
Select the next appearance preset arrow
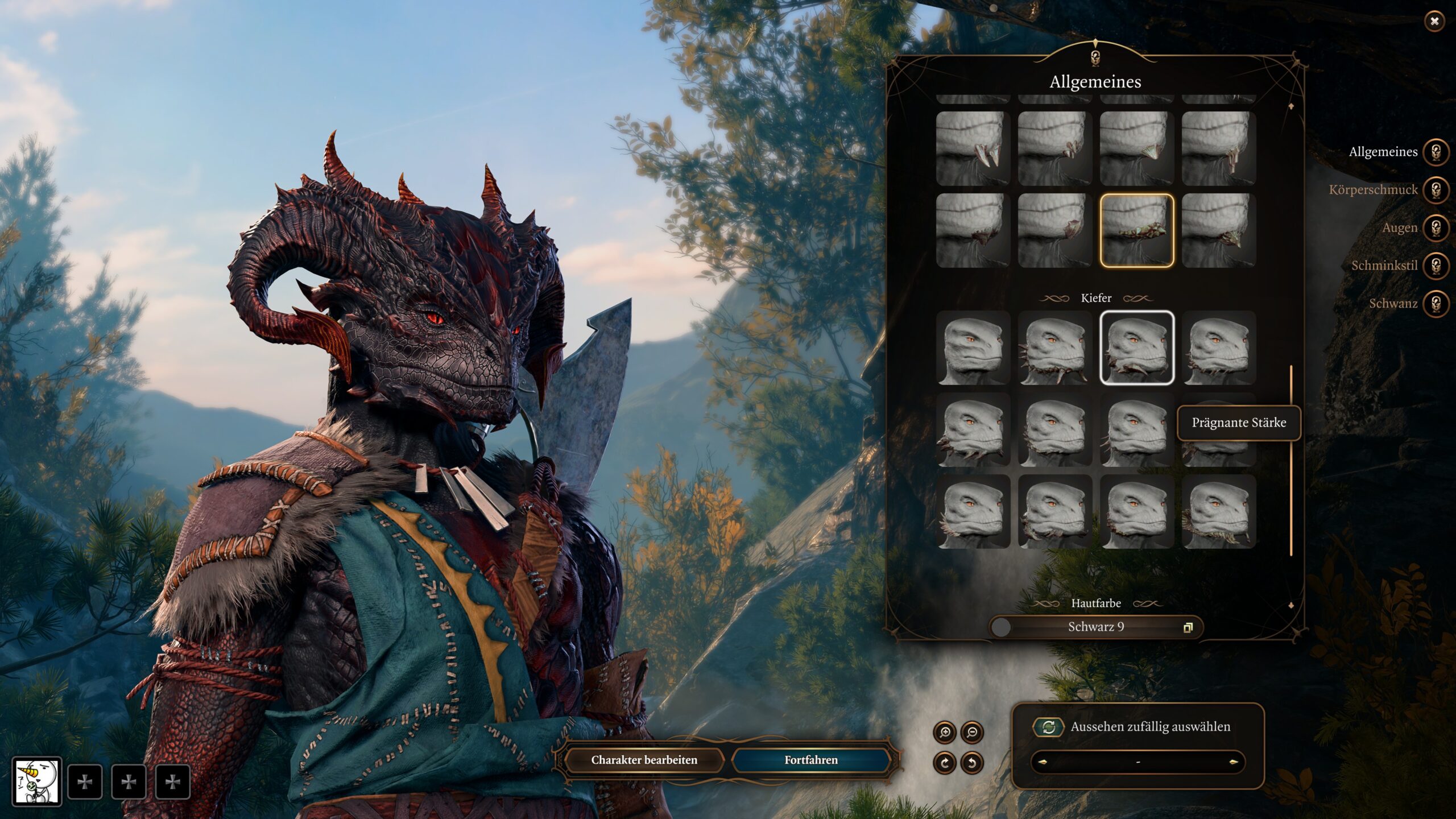coord(1234,762)
